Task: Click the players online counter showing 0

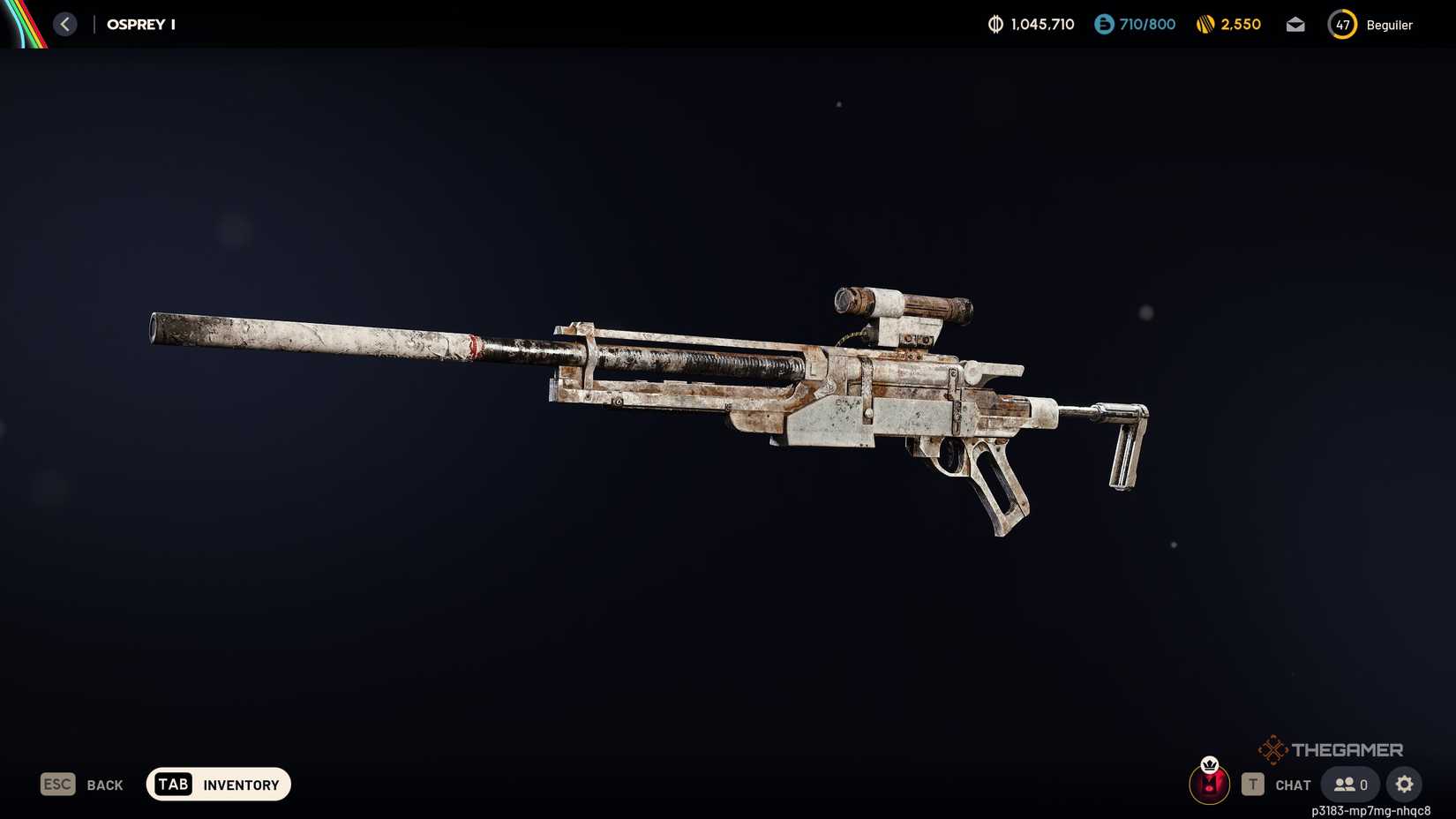Action: [1349, 784]
